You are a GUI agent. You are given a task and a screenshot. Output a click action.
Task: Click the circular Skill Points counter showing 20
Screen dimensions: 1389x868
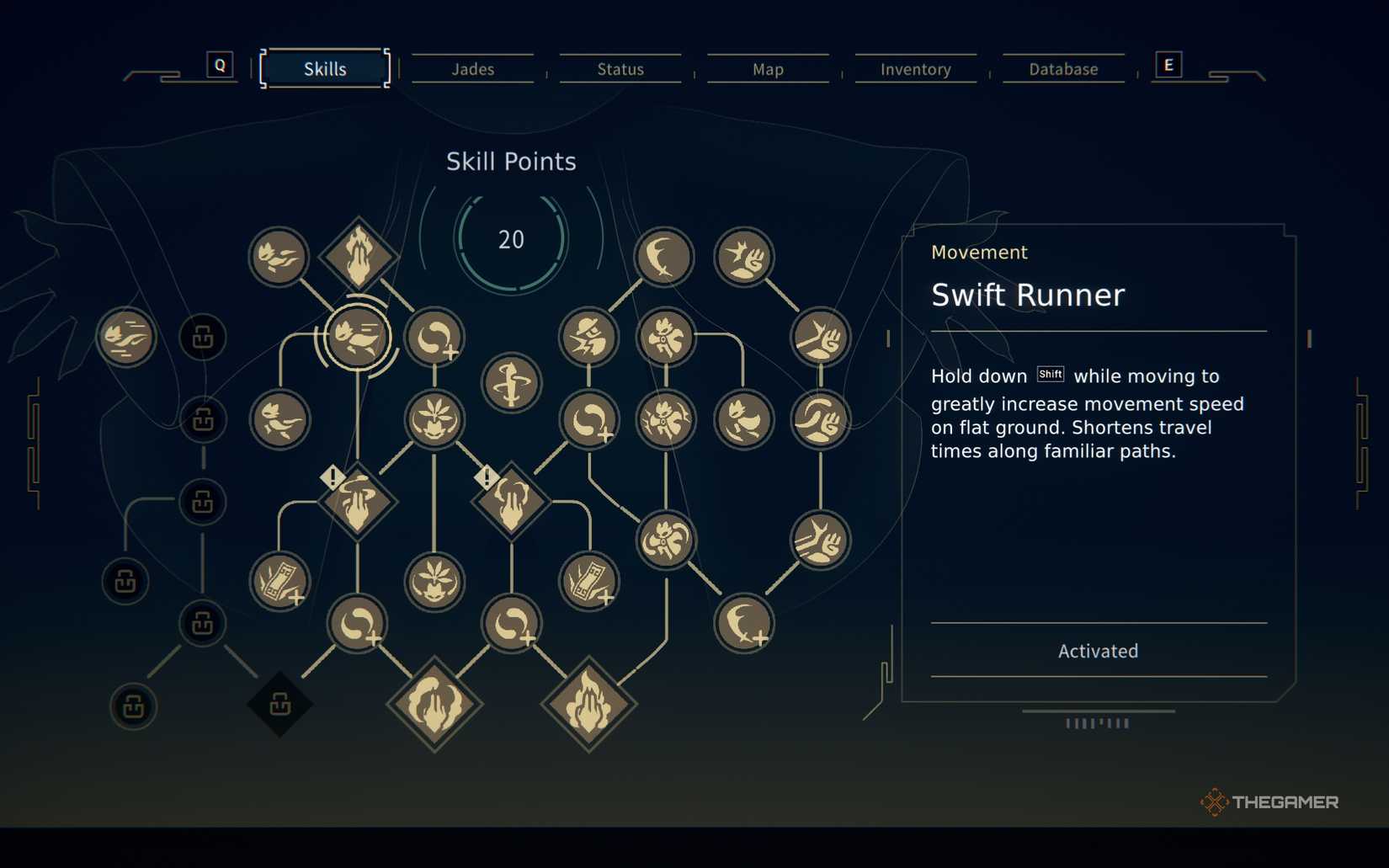point(510,239)
